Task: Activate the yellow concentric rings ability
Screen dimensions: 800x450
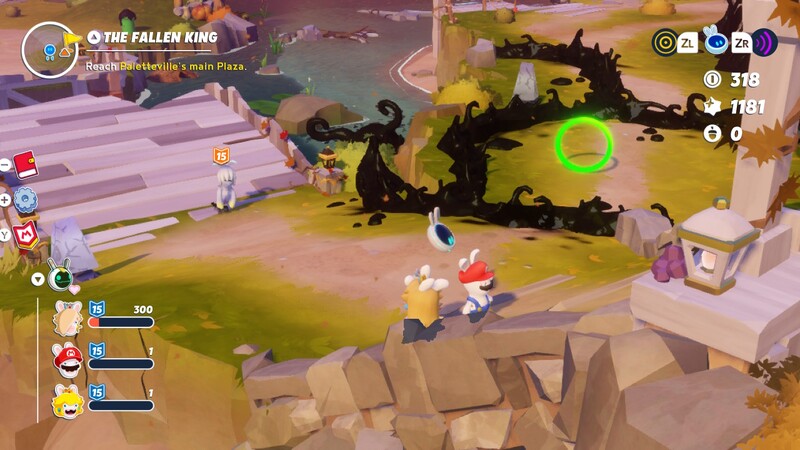Action: coord(664,42)
